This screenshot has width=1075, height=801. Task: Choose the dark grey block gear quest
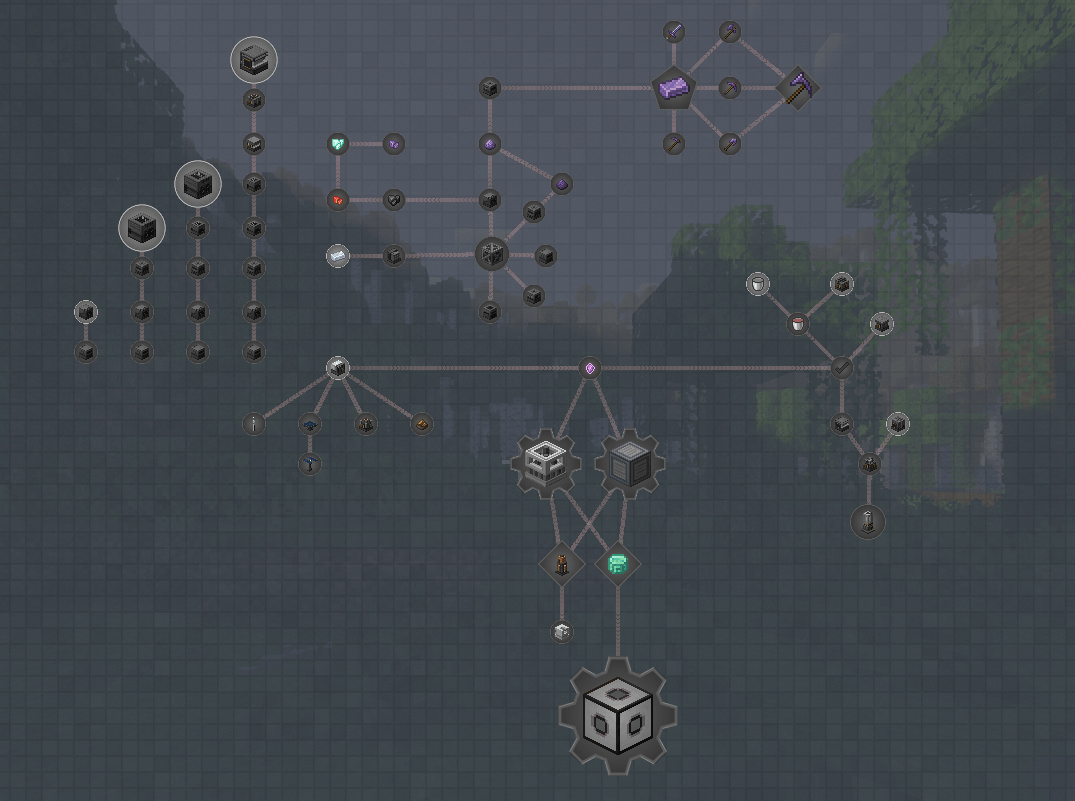[x=630, y=463]
